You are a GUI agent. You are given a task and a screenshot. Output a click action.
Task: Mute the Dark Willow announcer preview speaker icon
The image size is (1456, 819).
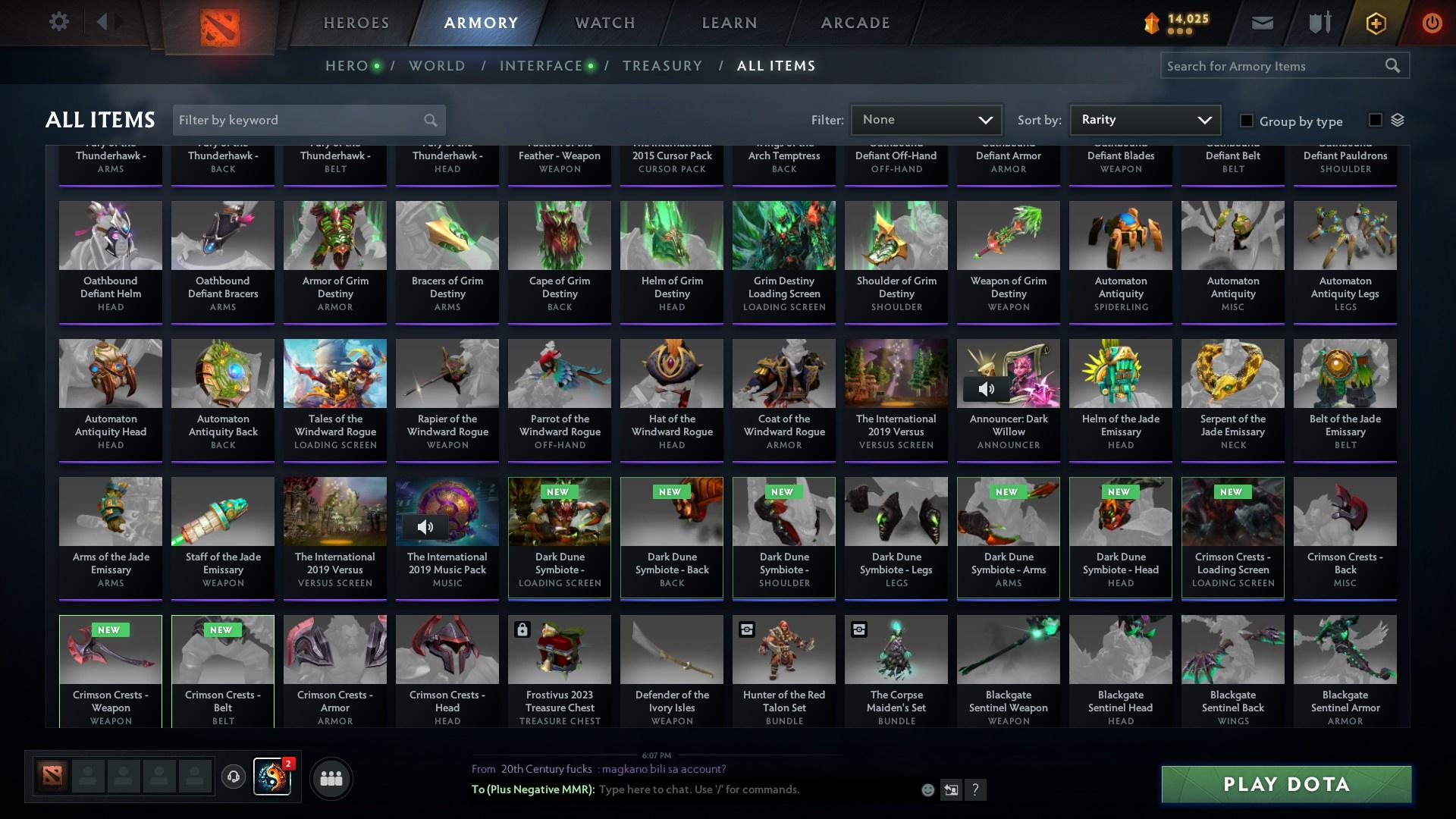click(x=987, y=389)
